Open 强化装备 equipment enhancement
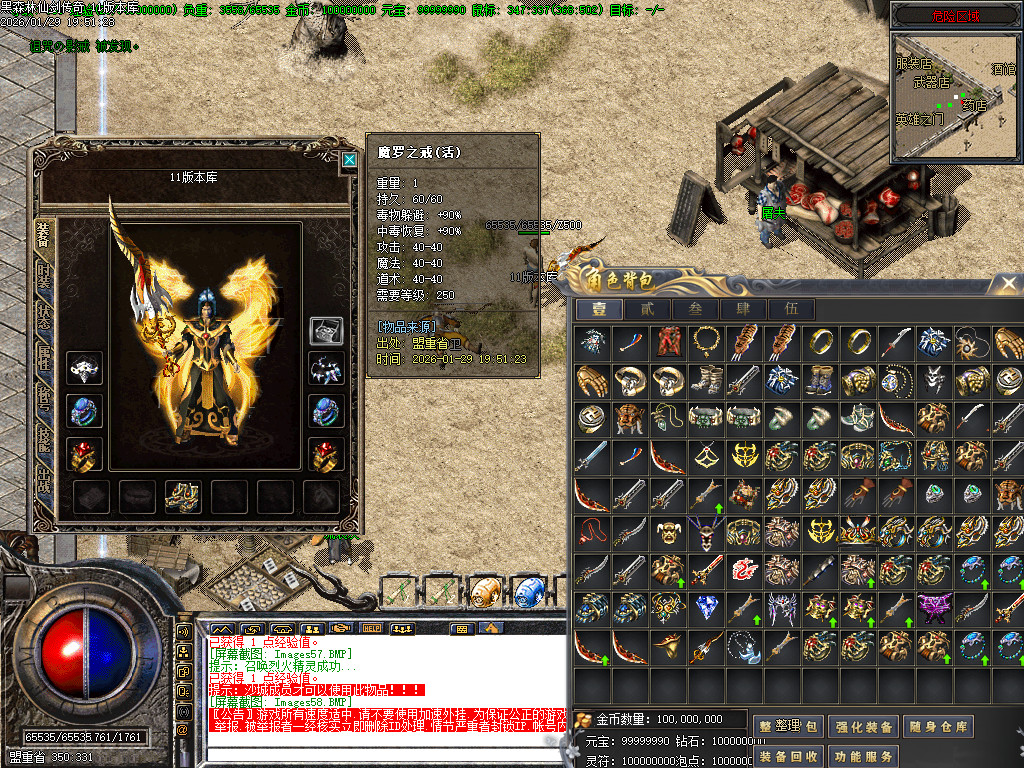This screenshot has height=768, width=1024. (863, 727)
